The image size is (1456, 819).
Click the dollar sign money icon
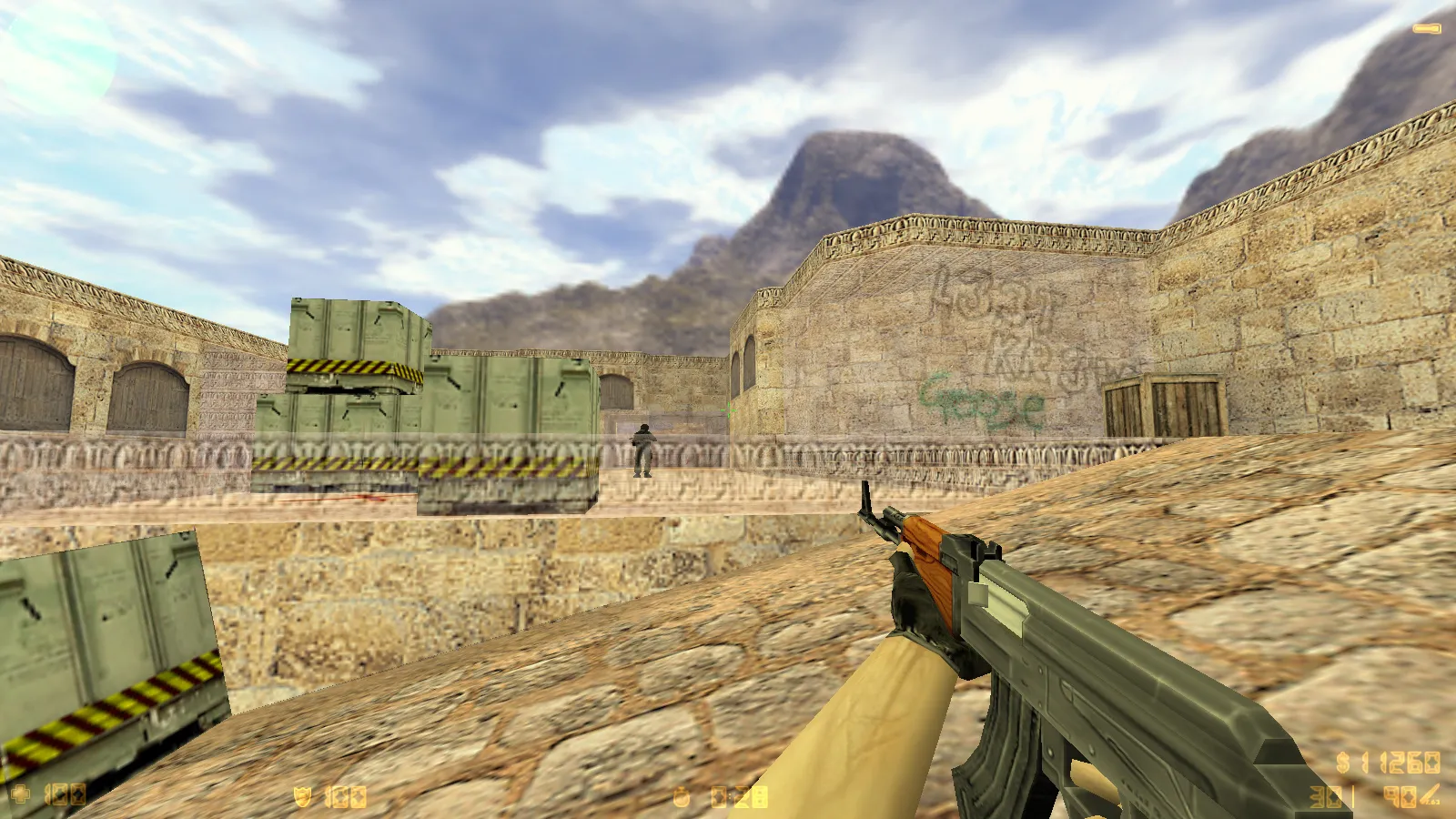coord(1341,763)
